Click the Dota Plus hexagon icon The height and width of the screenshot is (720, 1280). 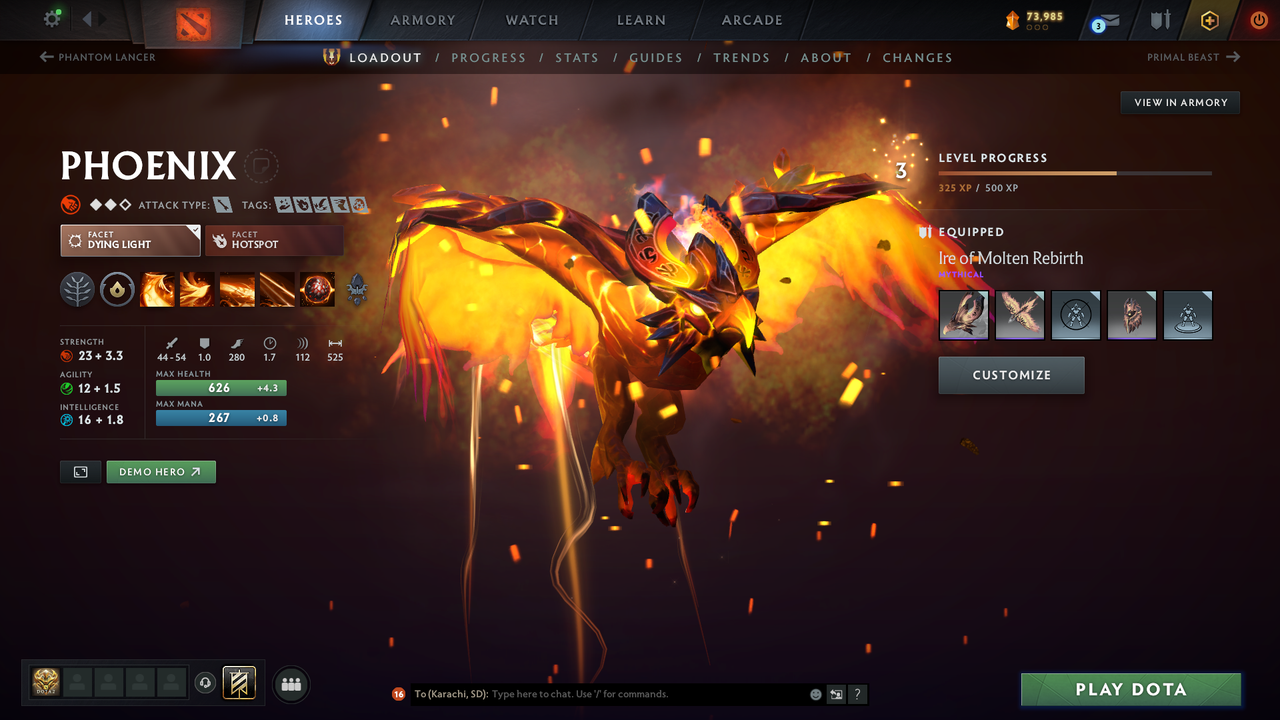click(x=1209, y=20)
